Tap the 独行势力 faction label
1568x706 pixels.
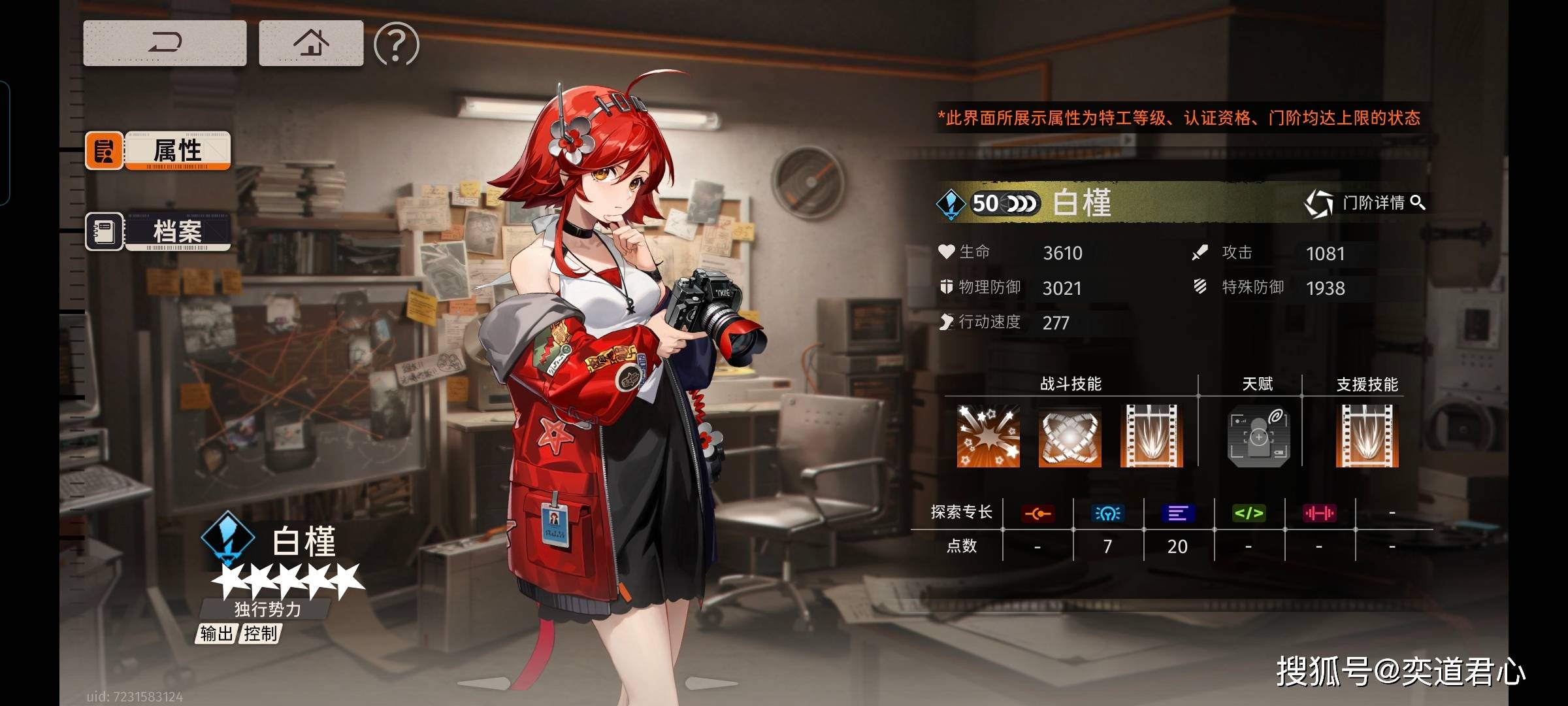pos(267,609)
